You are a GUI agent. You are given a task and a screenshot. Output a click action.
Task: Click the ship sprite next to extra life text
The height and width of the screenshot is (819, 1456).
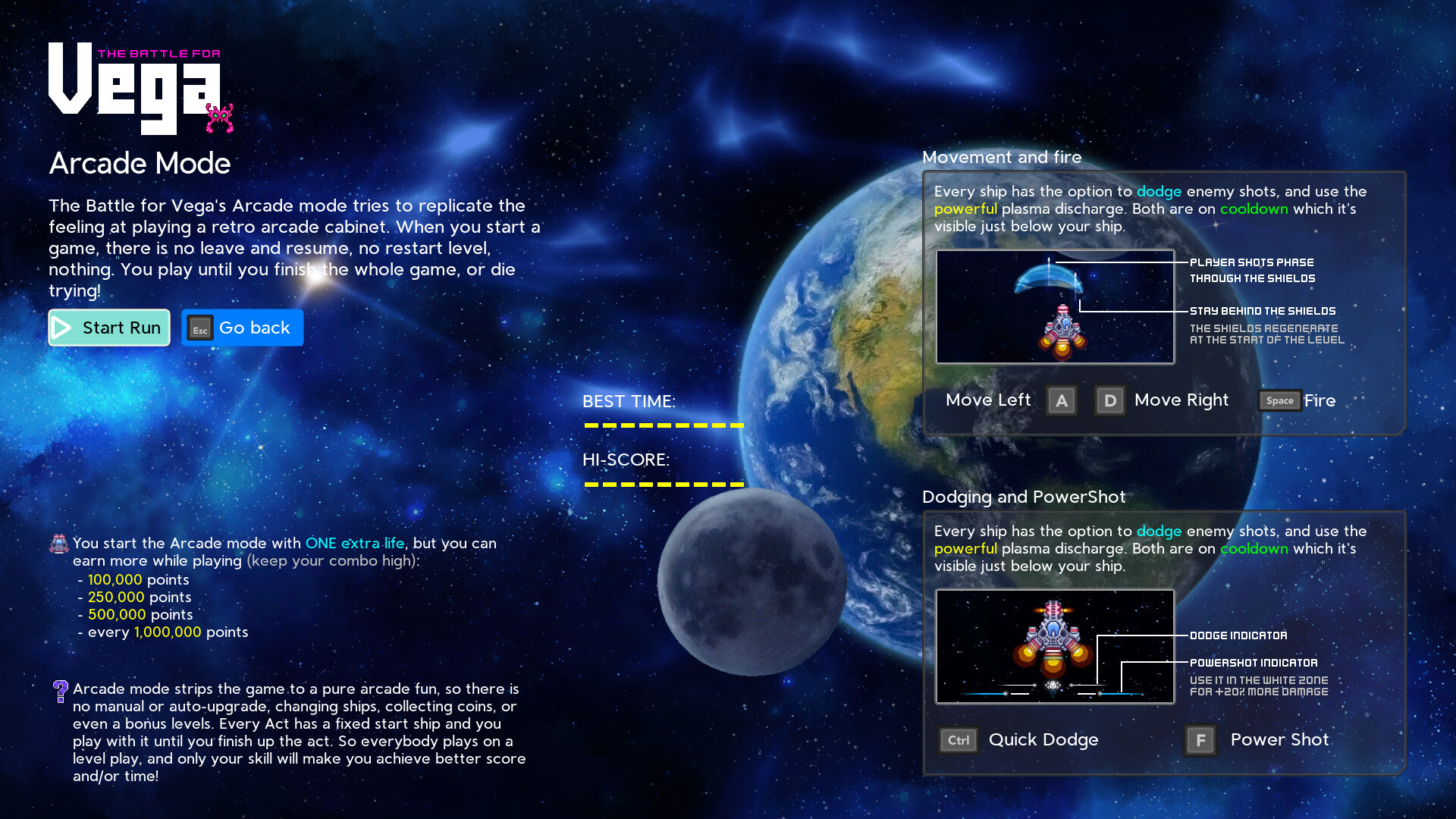coord(59,543)
